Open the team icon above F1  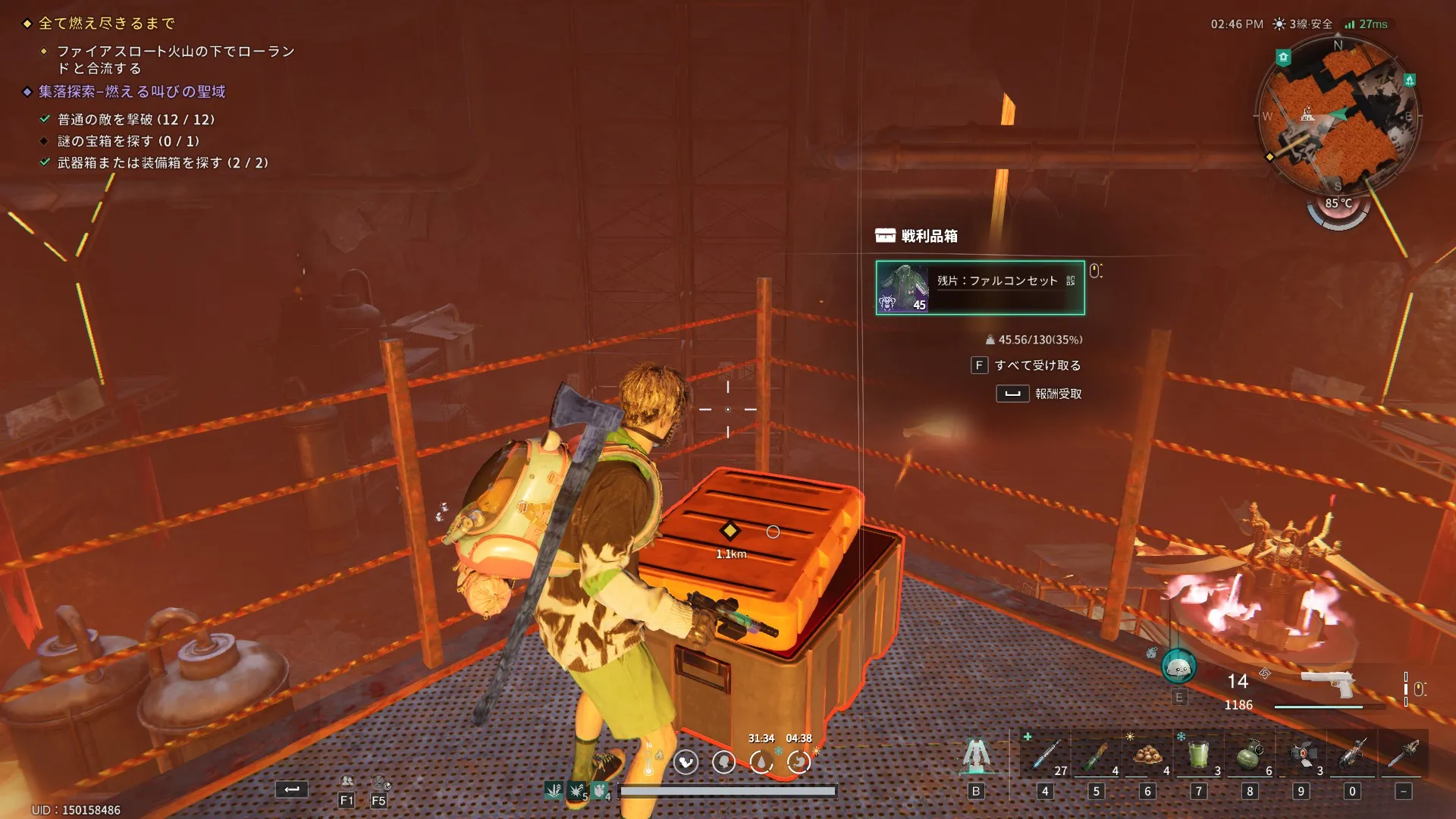pos(347,781)
